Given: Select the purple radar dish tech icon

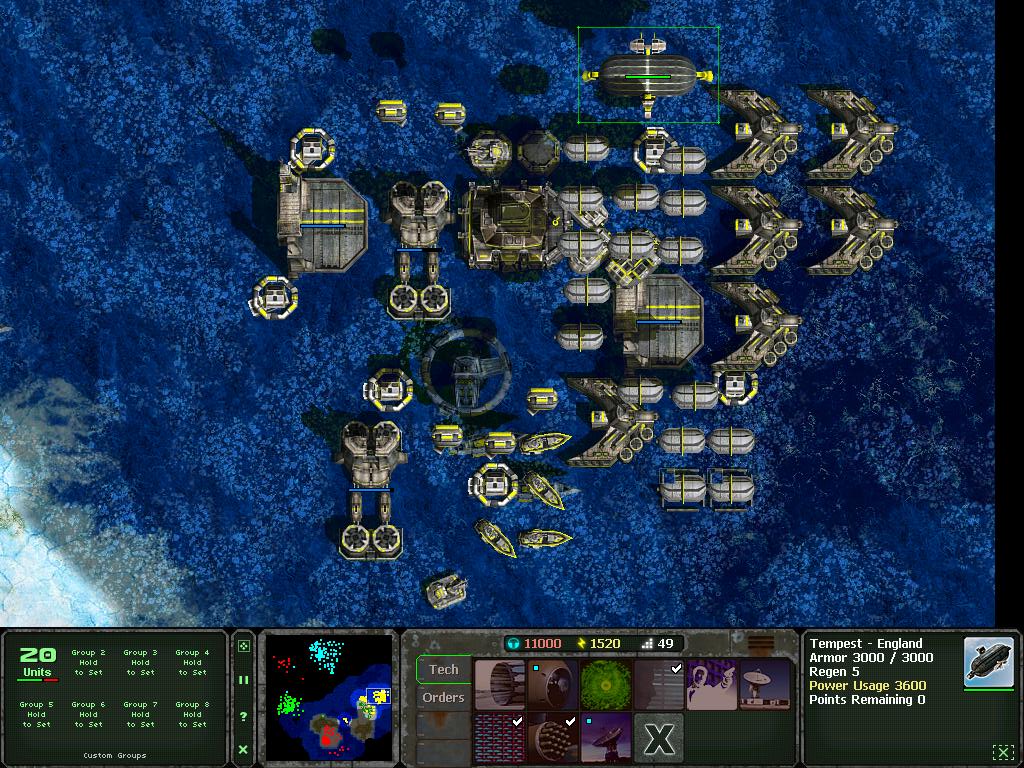Looking at the screenshot, I should (606, 738).
